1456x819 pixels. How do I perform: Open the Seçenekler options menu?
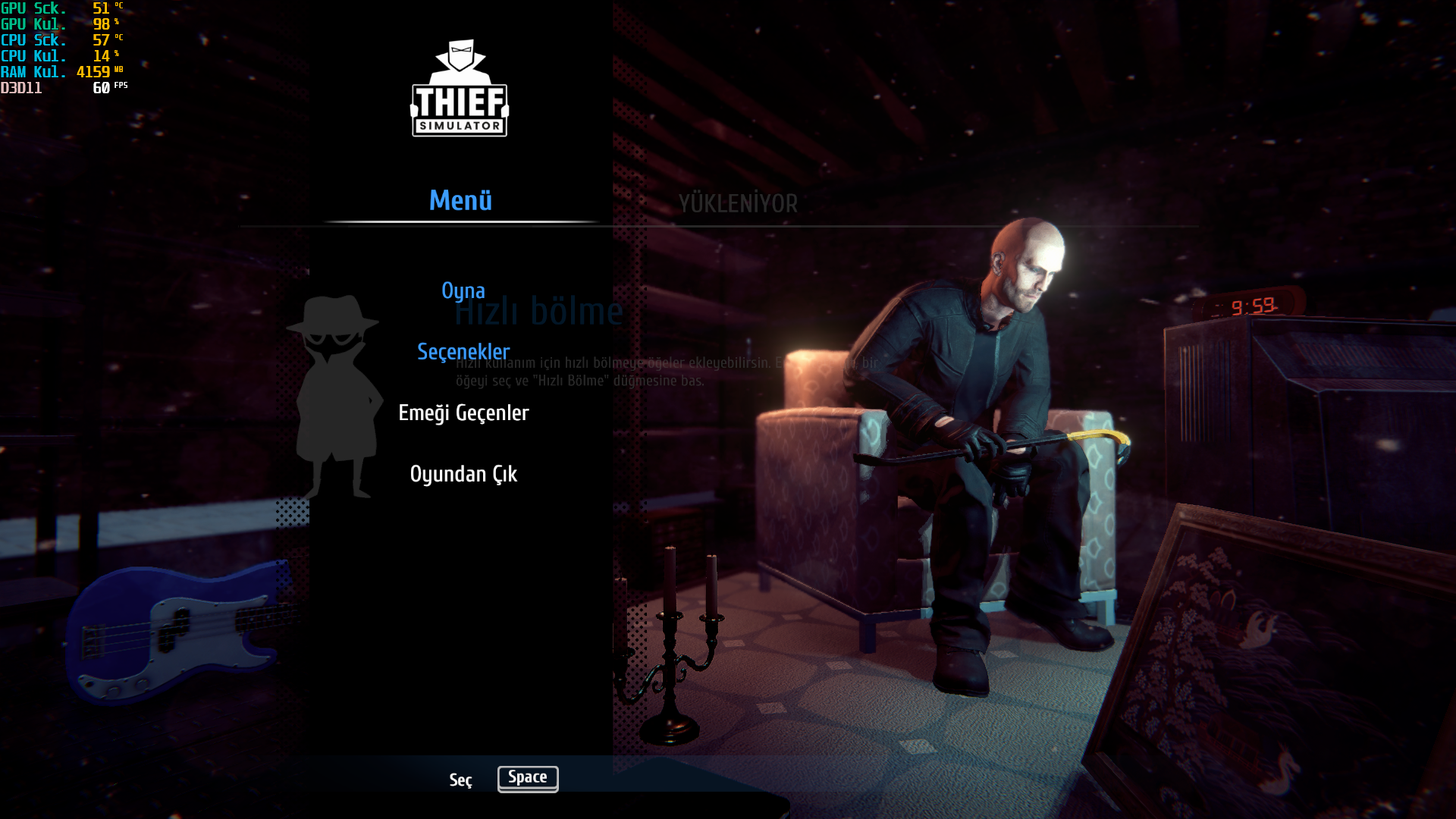[463, 352]
